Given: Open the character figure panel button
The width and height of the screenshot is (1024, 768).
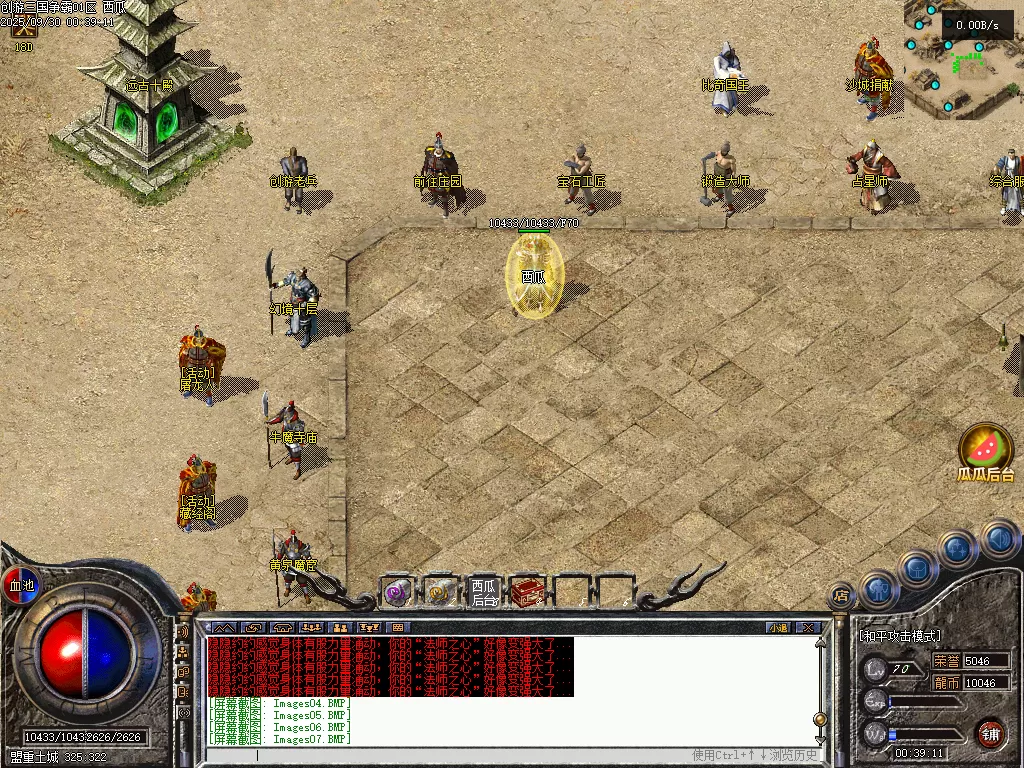Looking at the screenshot, I should tap(879, 590).
